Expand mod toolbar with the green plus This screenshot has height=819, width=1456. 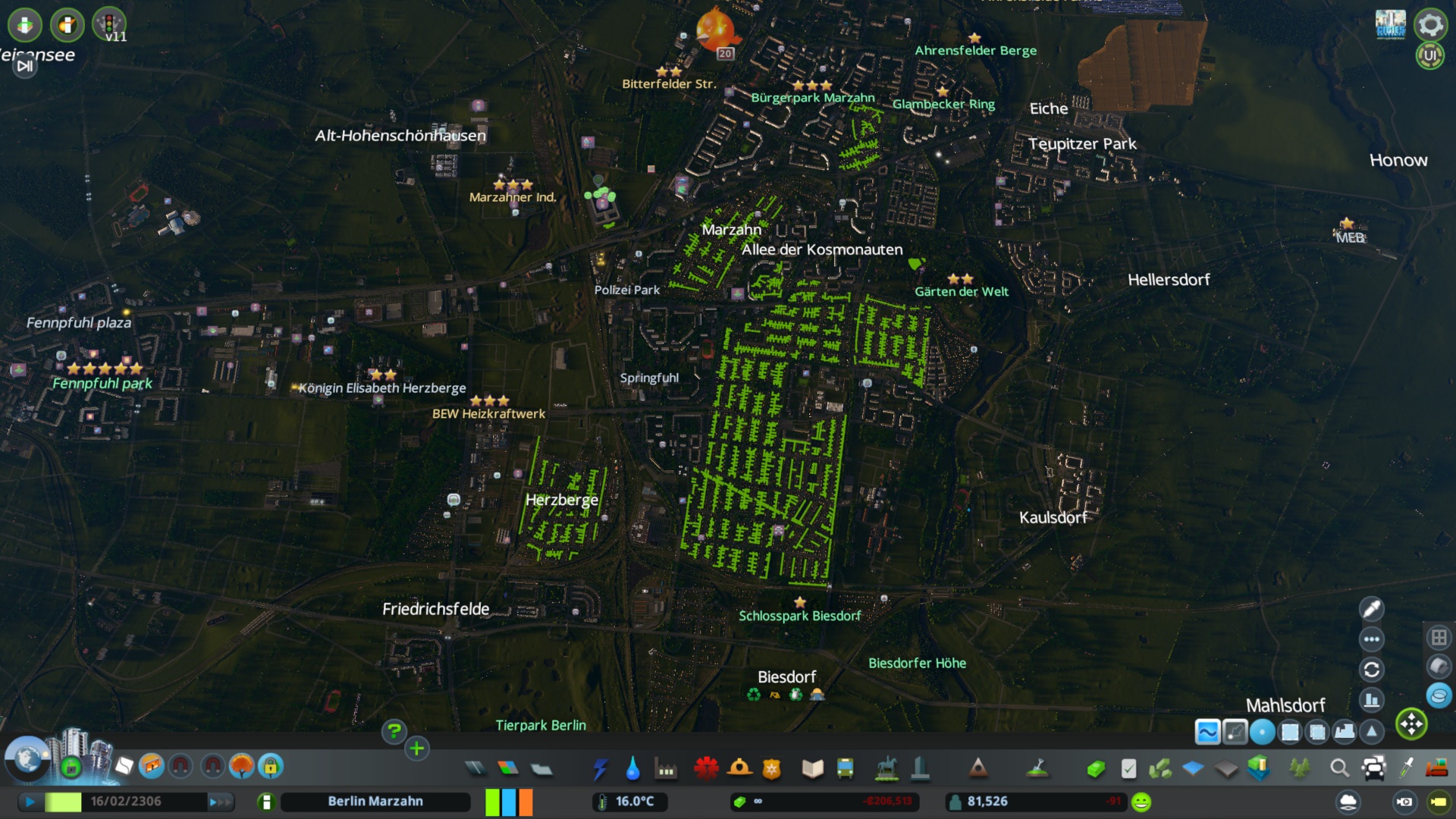click(x=416, y=748)
